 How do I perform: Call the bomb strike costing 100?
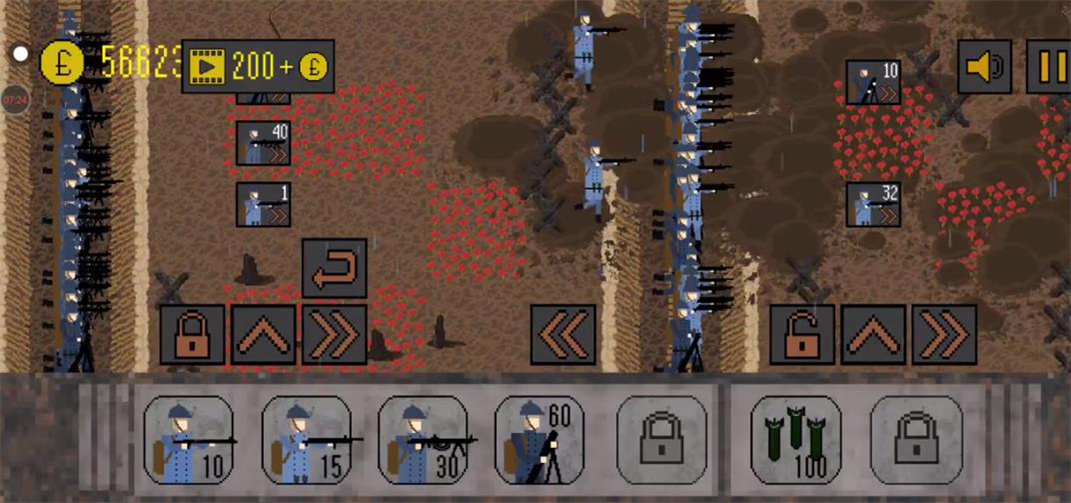[794, 440]
